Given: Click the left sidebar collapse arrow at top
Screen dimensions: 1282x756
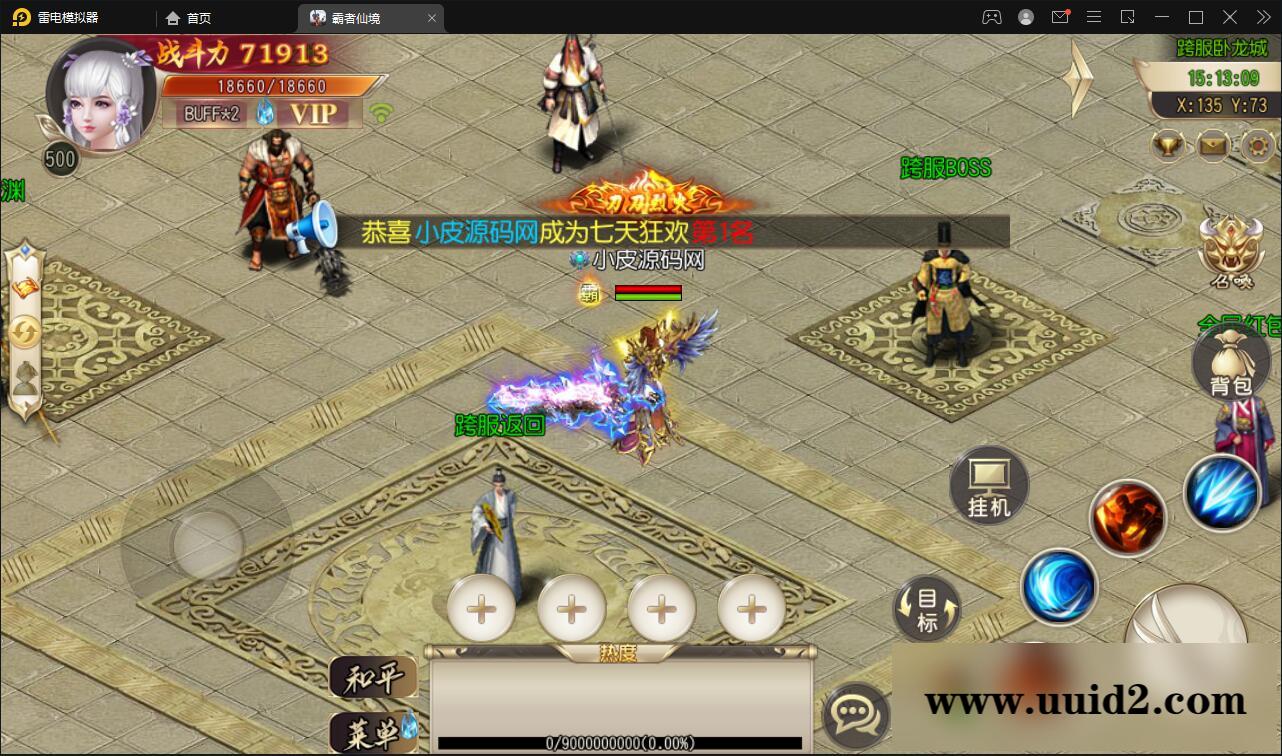Looking at the screenshot, I should pos(25,249).
